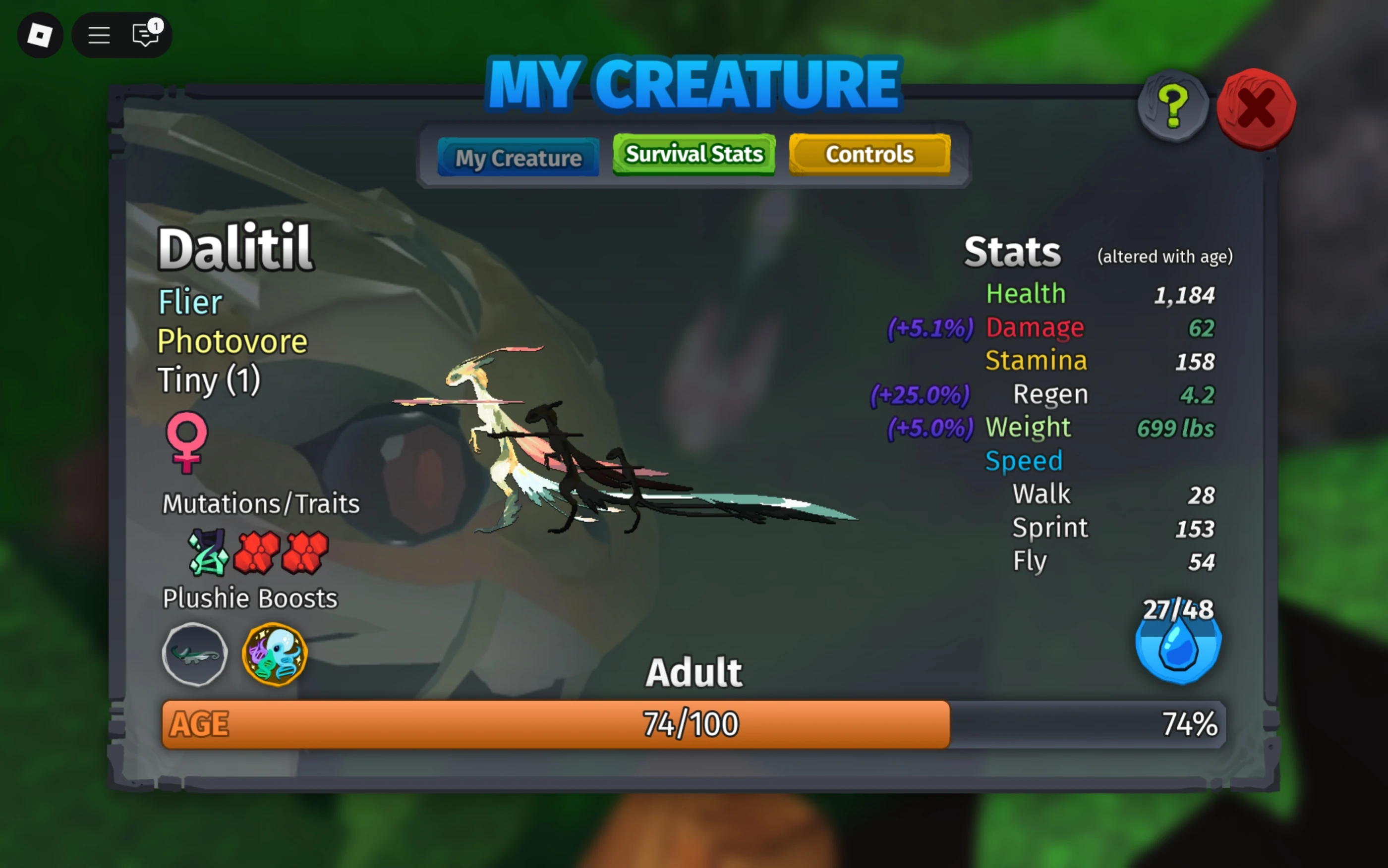
Task: Click the Tiny (1) size label
Action: pos(209,380)
